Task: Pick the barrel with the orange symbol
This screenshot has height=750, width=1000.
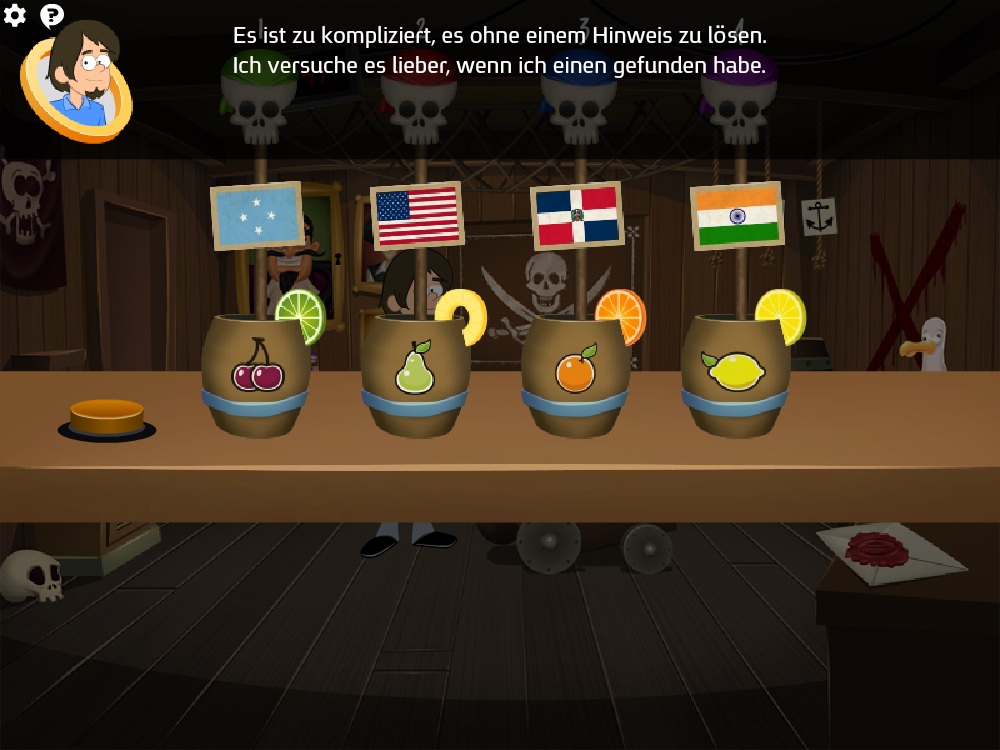Action: [x=575, y=376]
